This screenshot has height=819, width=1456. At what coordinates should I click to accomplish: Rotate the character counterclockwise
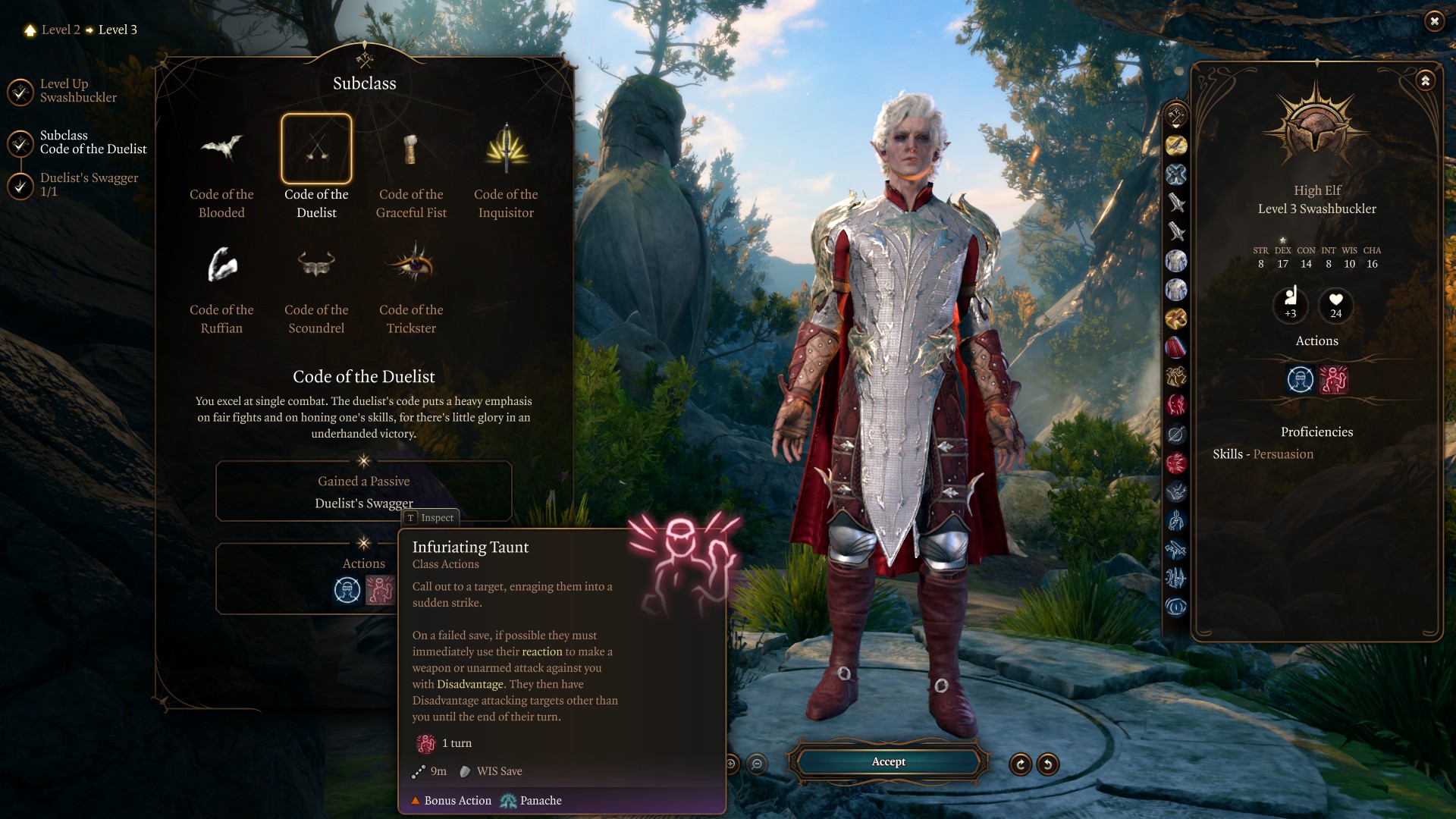coord(1048,764)
